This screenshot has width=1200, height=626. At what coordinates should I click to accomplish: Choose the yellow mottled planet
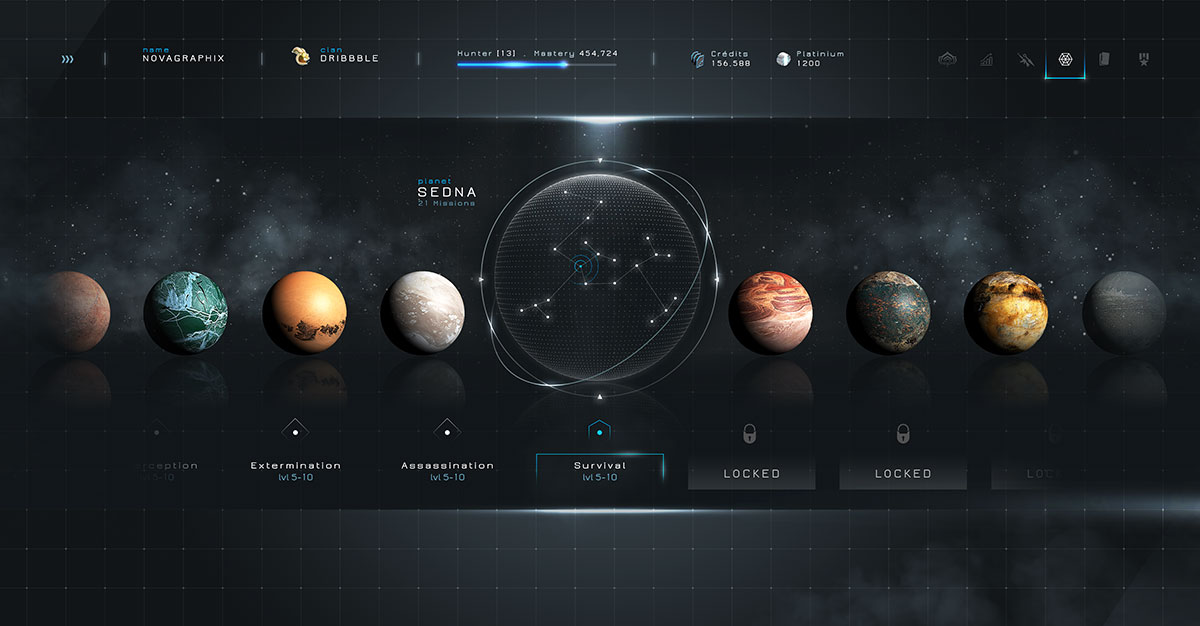(x=1006, y=313)
